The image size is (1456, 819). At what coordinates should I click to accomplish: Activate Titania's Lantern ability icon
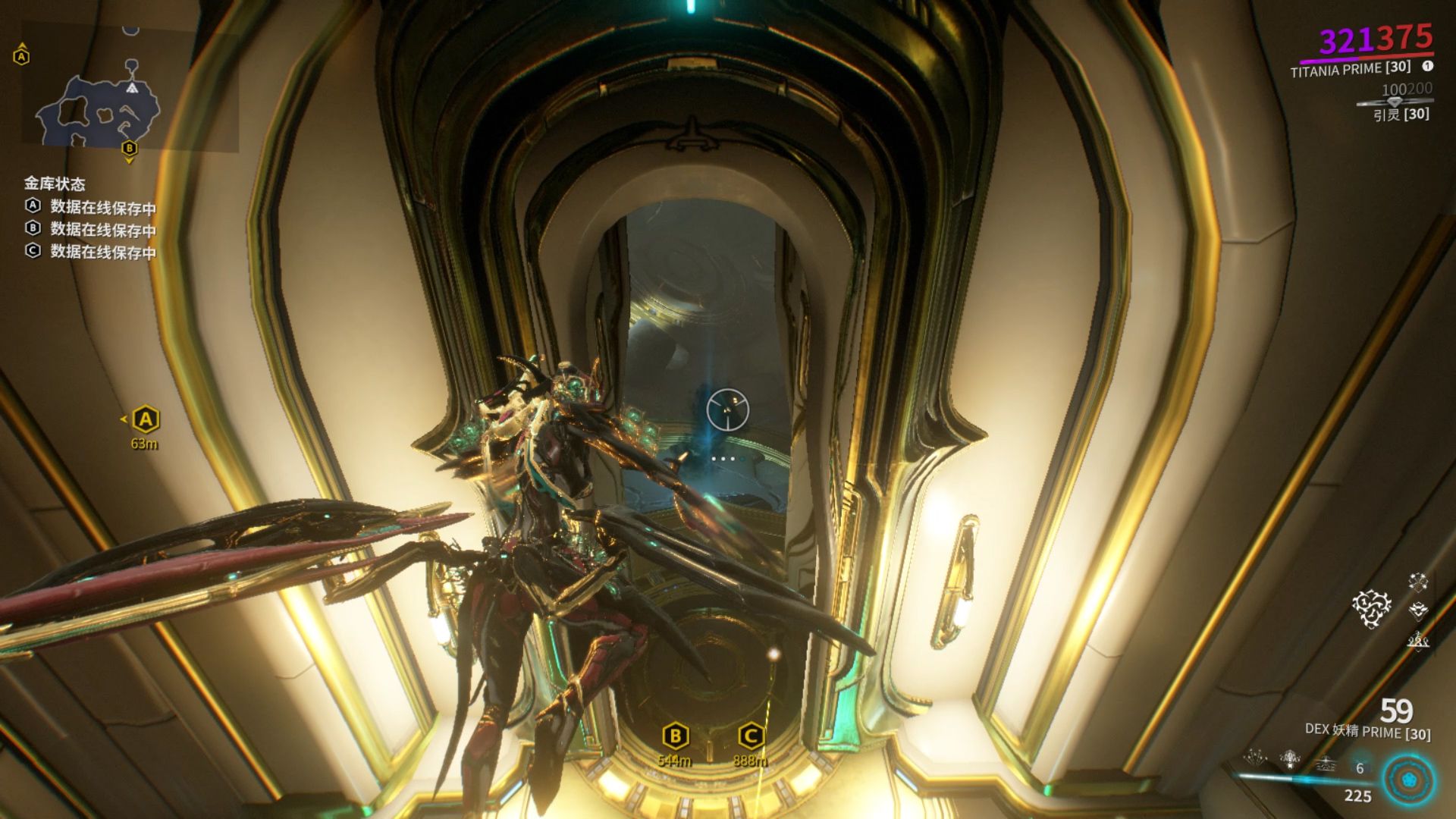pyautogui.click(x=1325, y=762)
